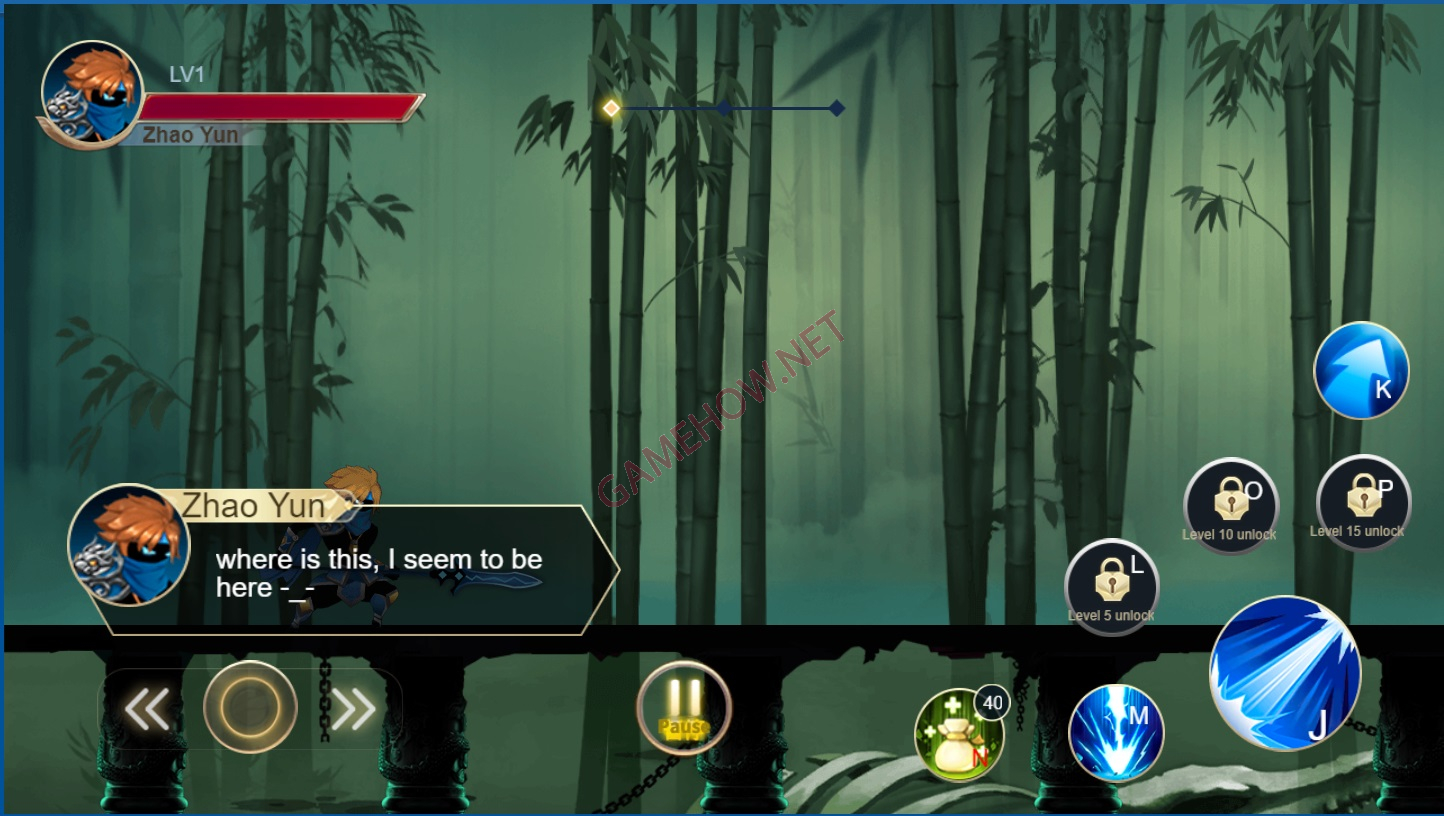Activate the lightning skill M
The image size is (1444, 816).
tap(1117, 733)
